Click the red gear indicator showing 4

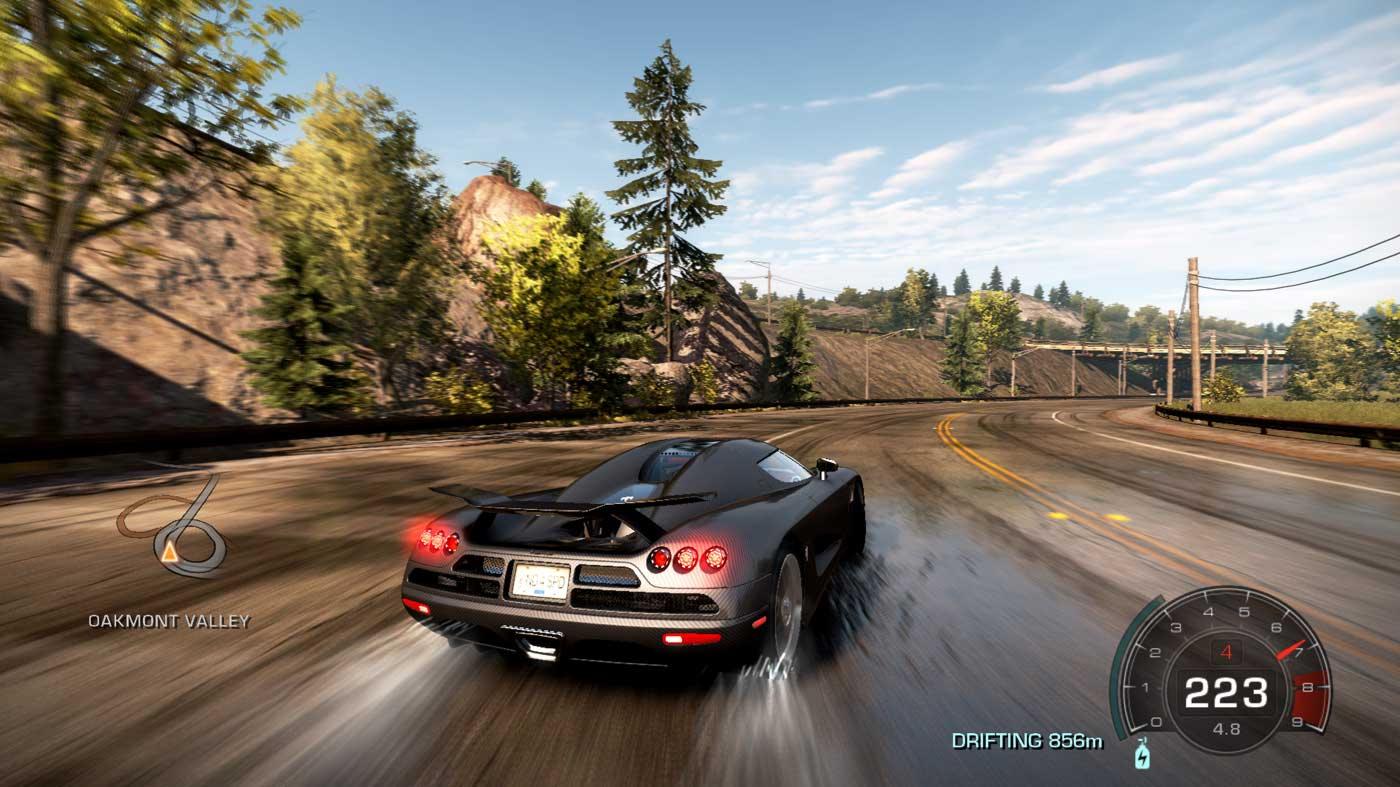click(1226, 651)
